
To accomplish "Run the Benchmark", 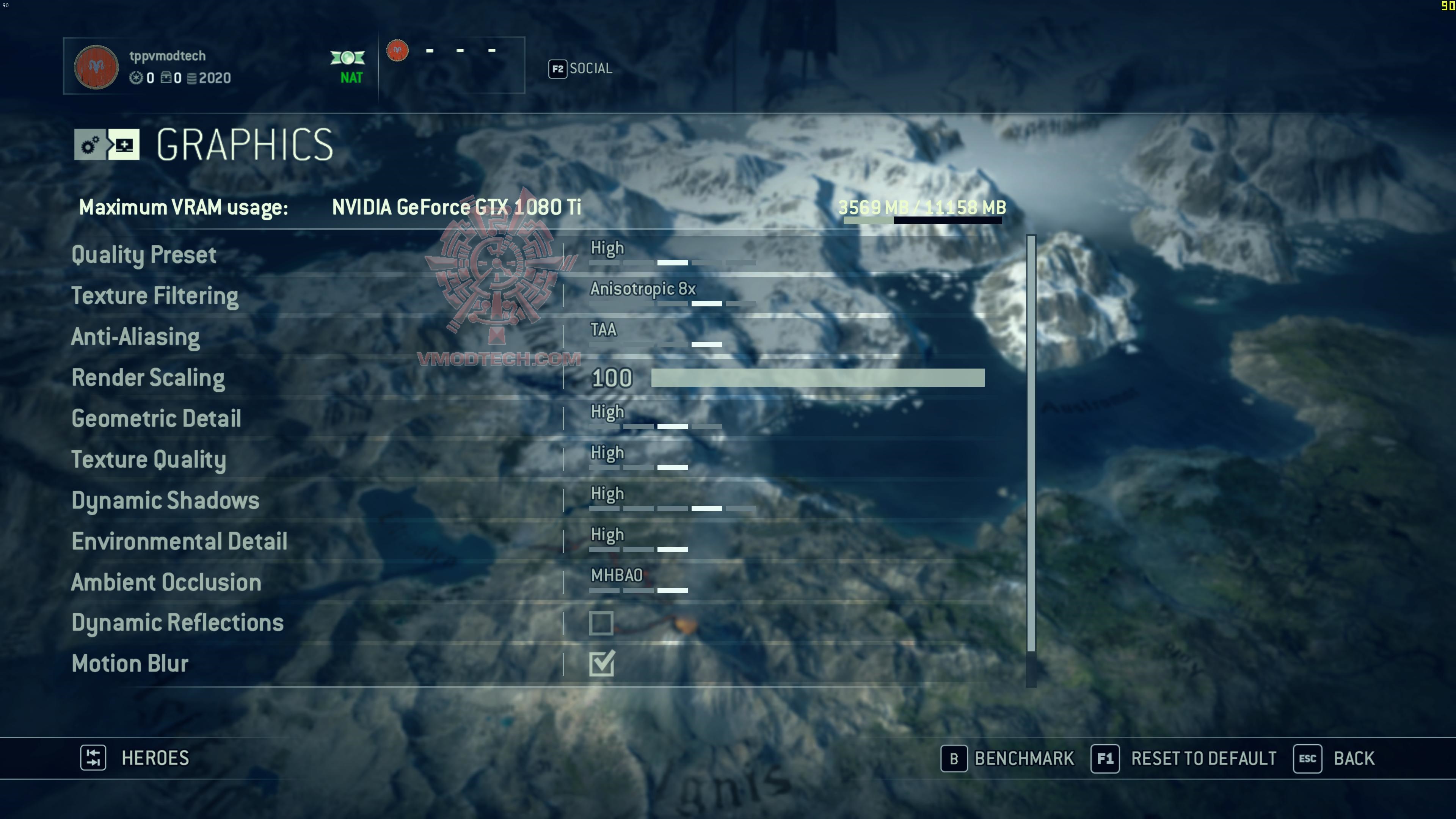I will pyautogui.click(x=1008, y=758).
